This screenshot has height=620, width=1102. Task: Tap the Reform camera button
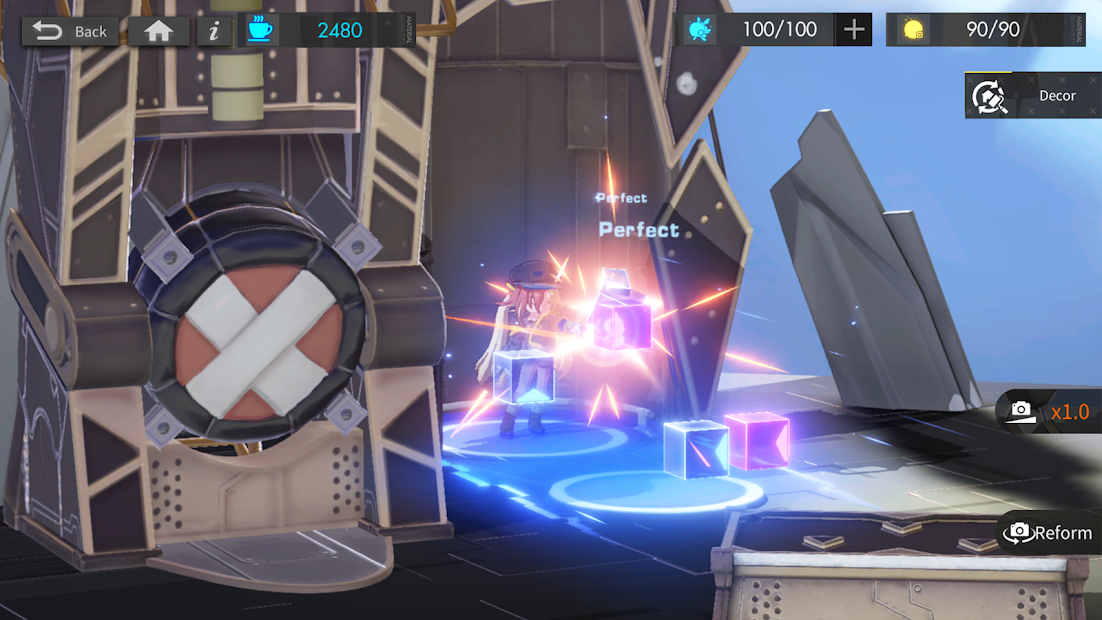coord(1049,533)
